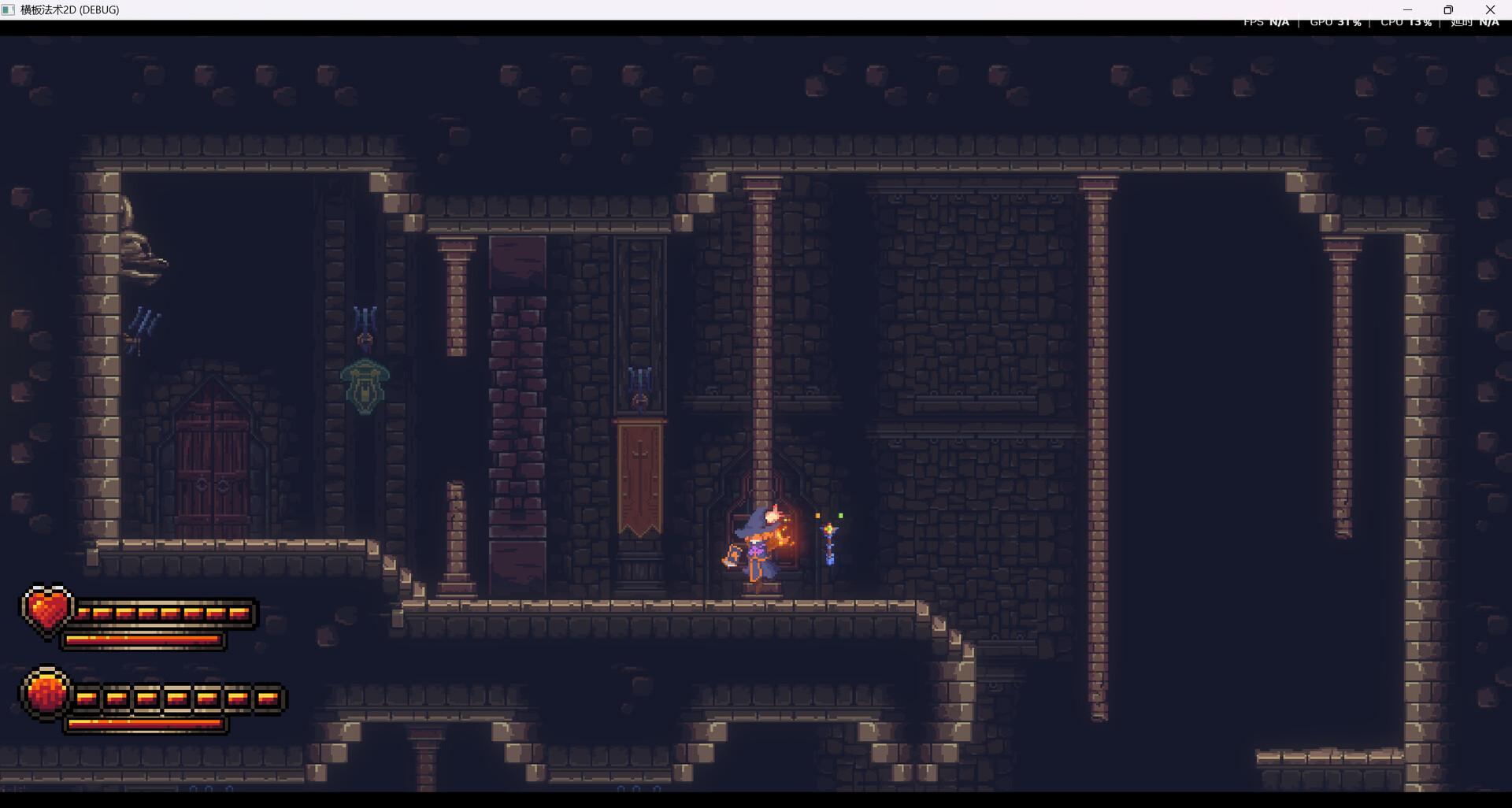Image resolution: width=1512 pixels, height=808 pixels.
Task: Click the GPU 31% usage indicator
Action: click(x=1335, y=21)
